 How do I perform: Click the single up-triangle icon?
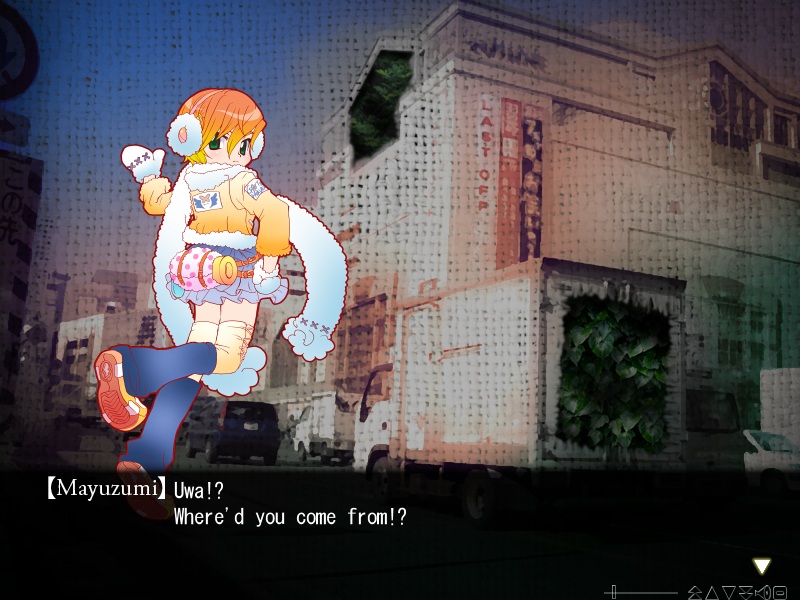[x=713, y=592]
